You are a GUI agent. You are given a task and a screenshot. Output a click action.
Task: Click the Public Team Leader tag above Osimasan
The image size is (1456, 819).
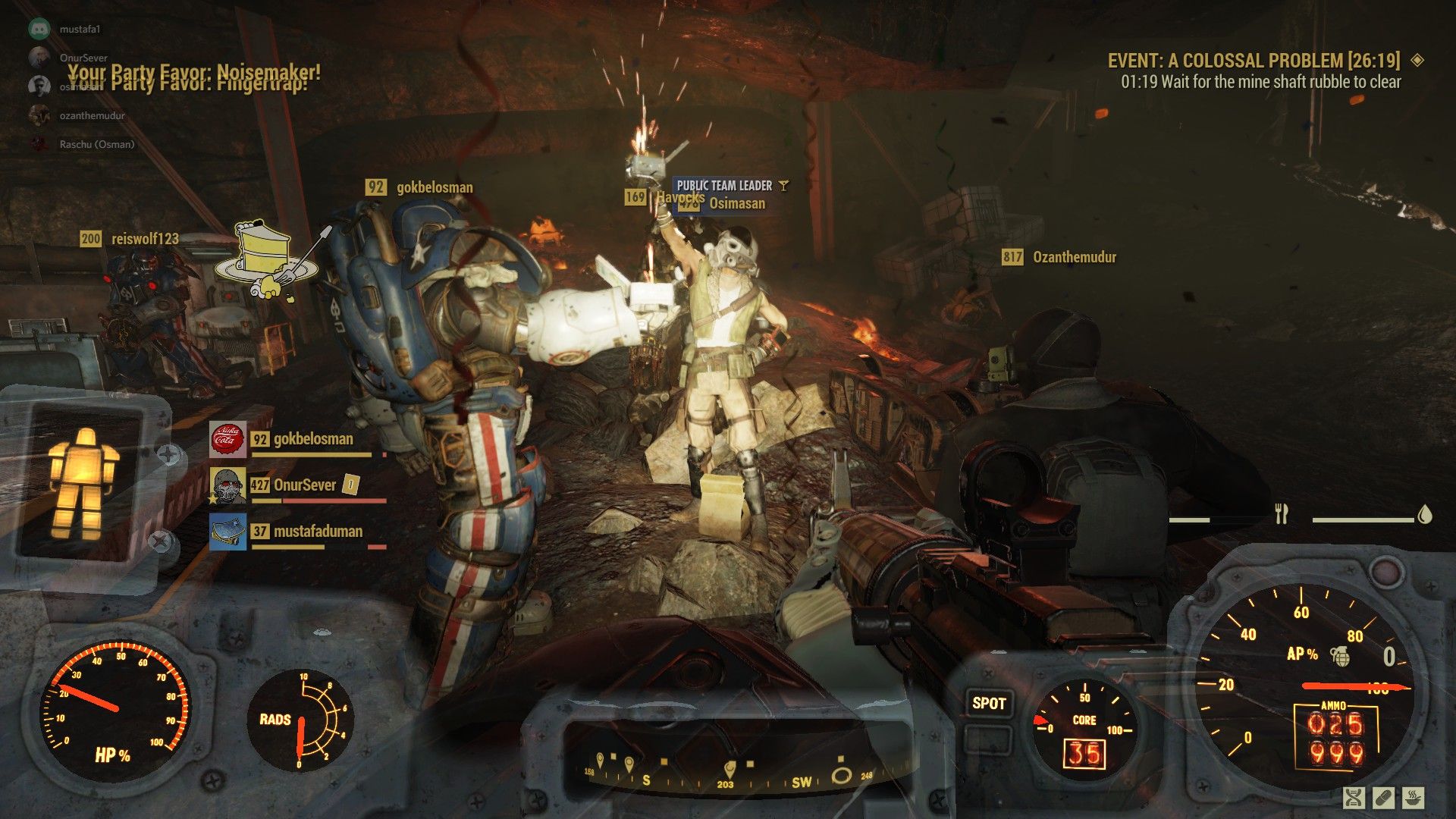(x=724, y=185)
